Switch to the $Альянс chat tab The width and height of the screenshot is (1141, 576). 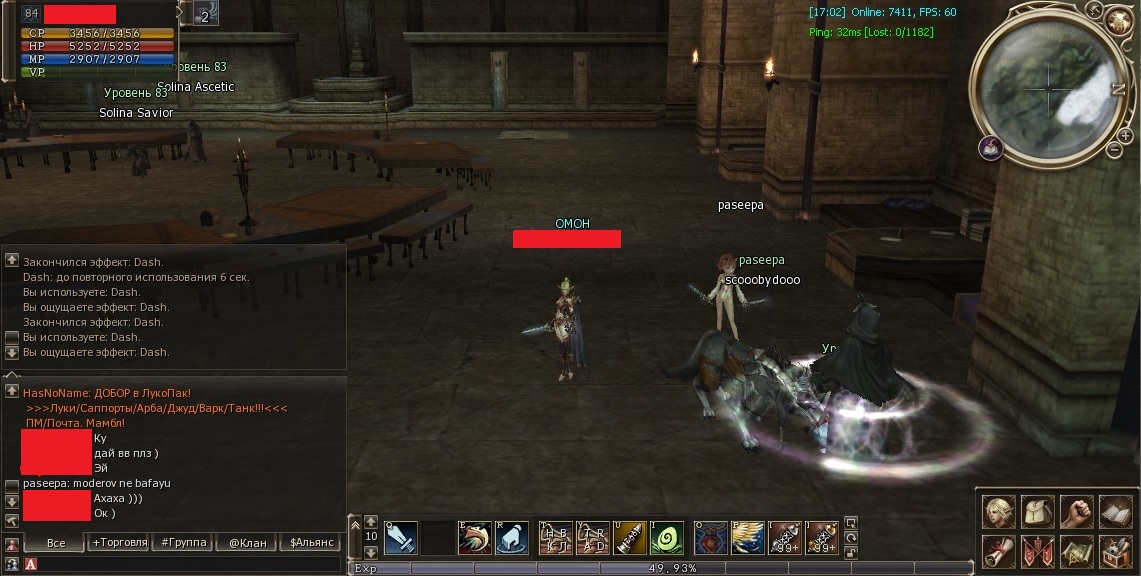[311, 542]
